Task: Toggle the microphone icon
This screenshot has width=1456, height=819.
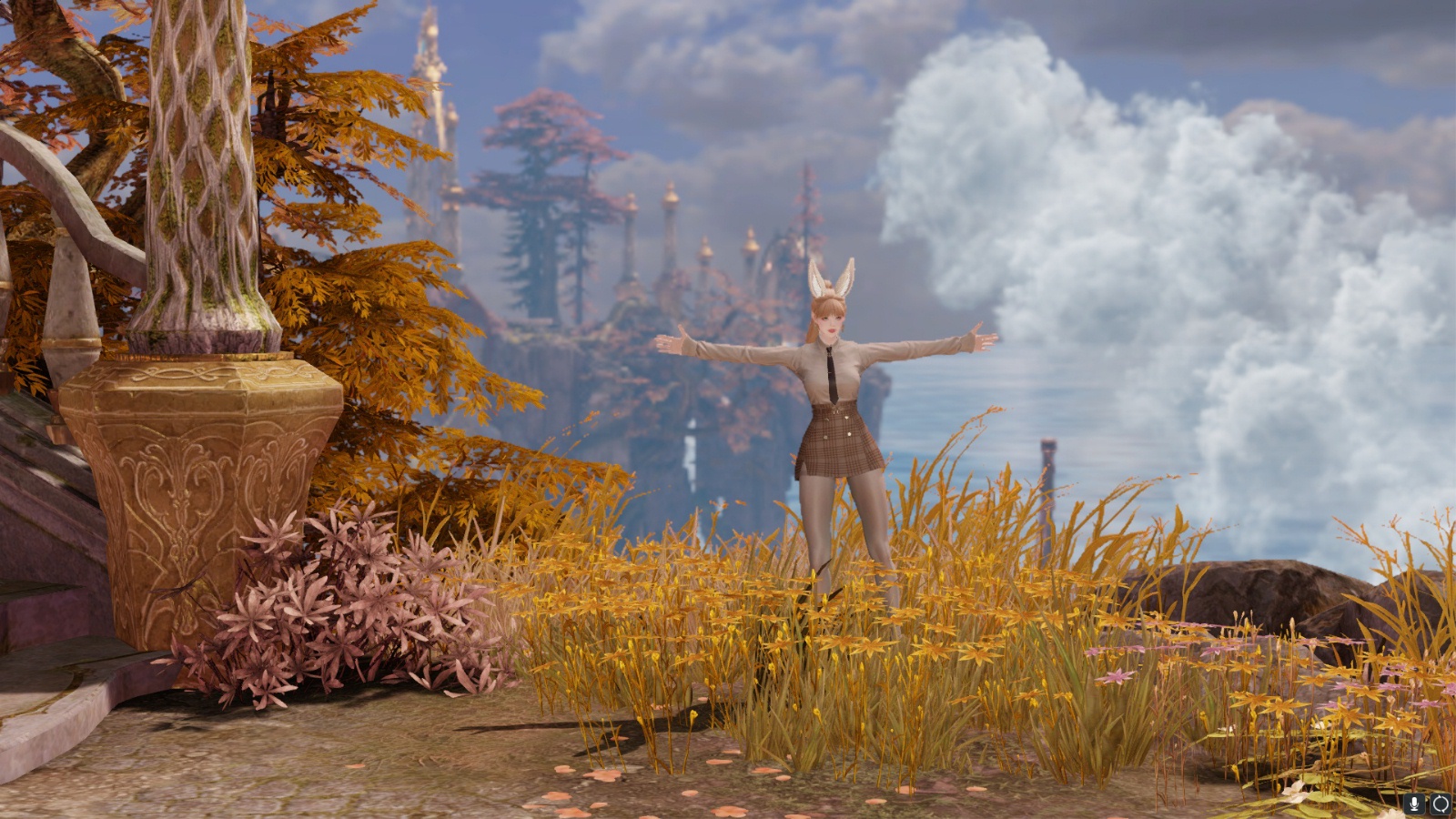Action: (x=1414, y=804)
